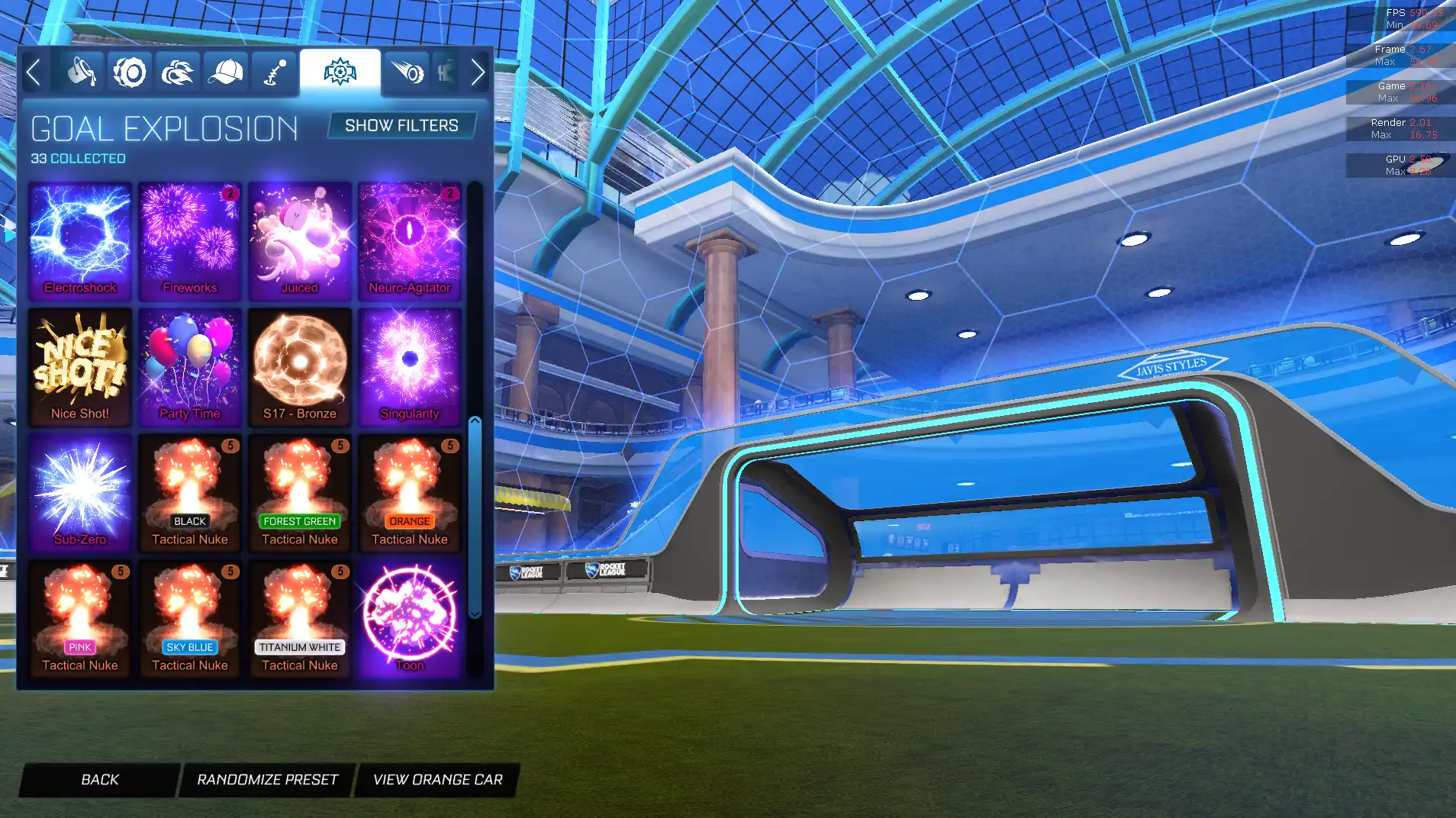Select the Forest Green Tactical Nuke
The width and height of the screenshot is (1456, 818).
click(300, 491)
